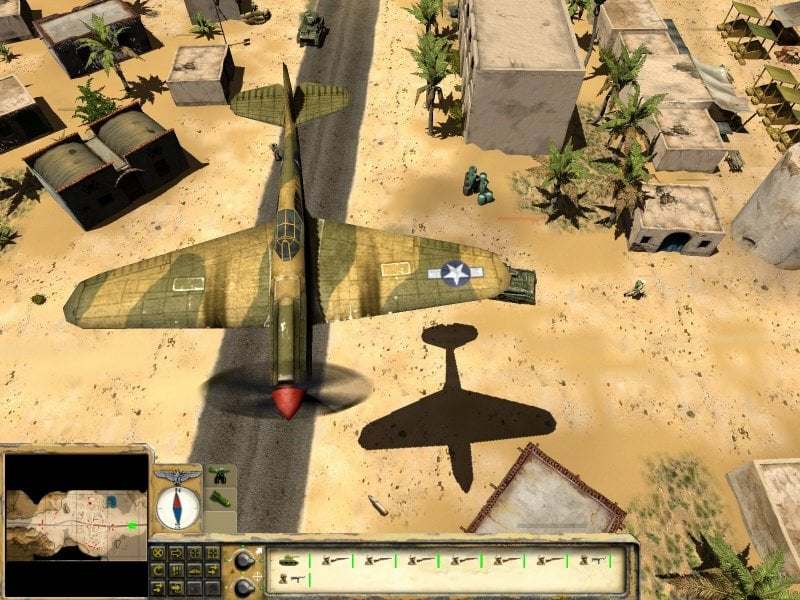Activate the binoculars icon
Screen dimensions: 800x600
pos(219,477)
